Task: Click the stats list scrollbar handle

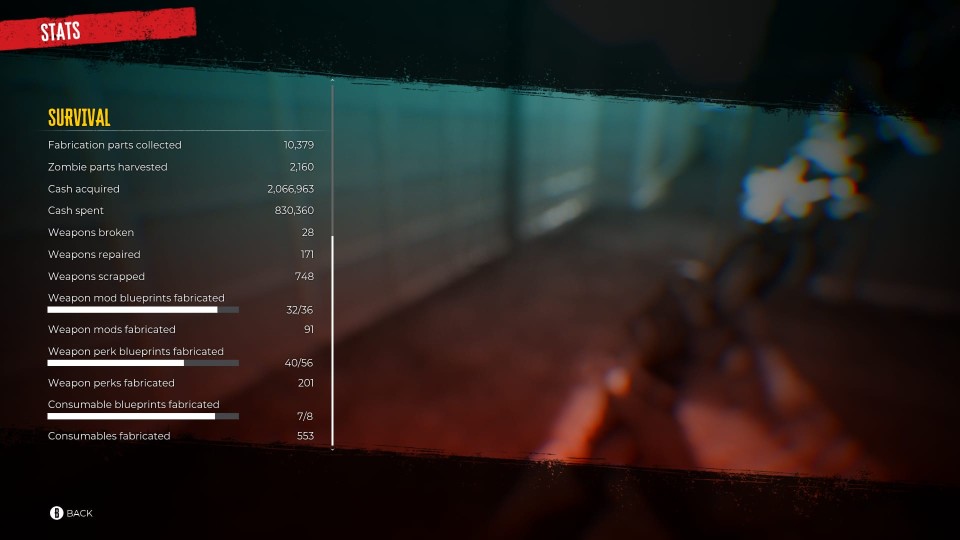Action: (332, 340)
